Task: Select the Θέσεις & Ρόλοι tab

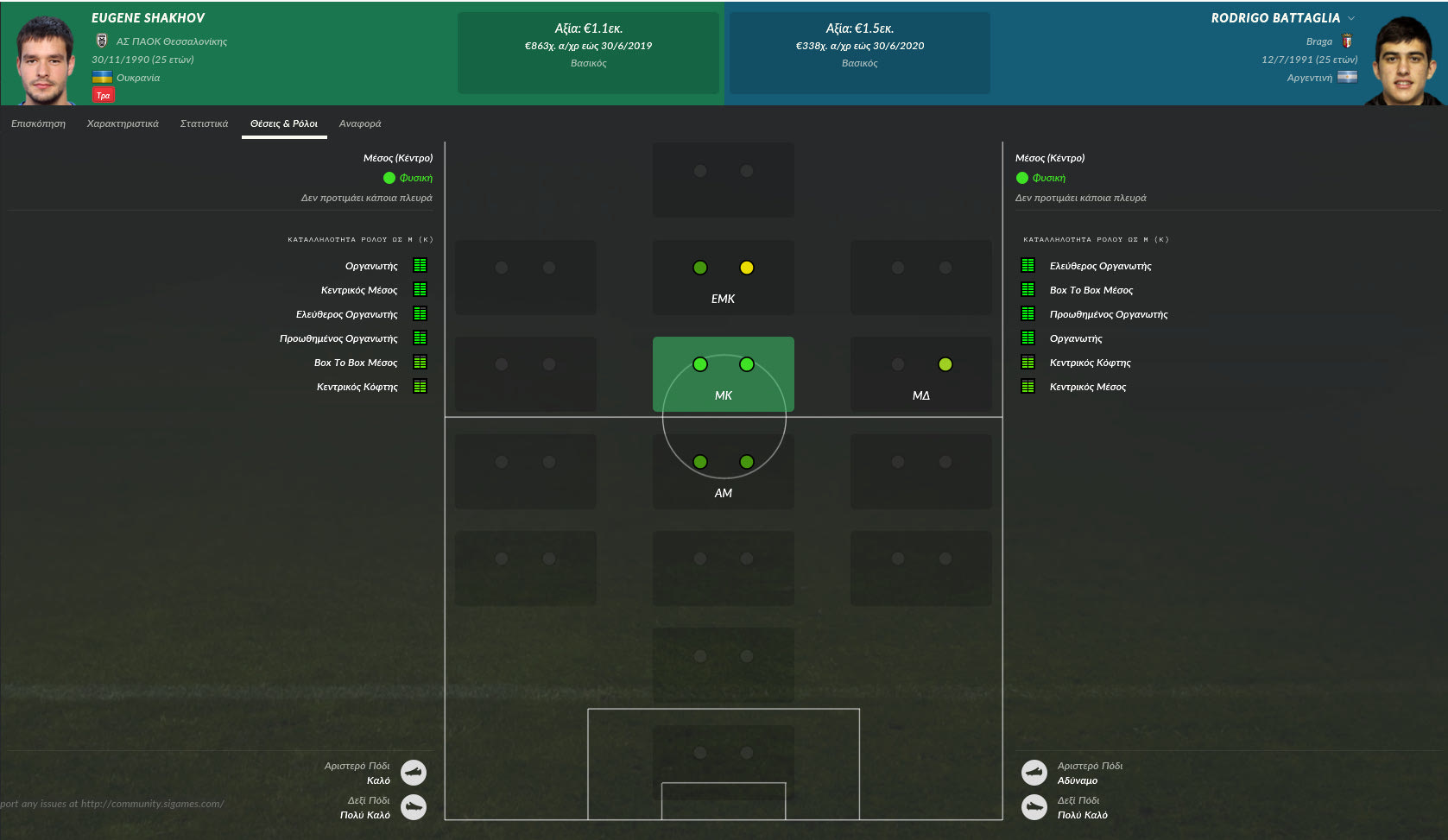Action: click(x=284, y=123)
